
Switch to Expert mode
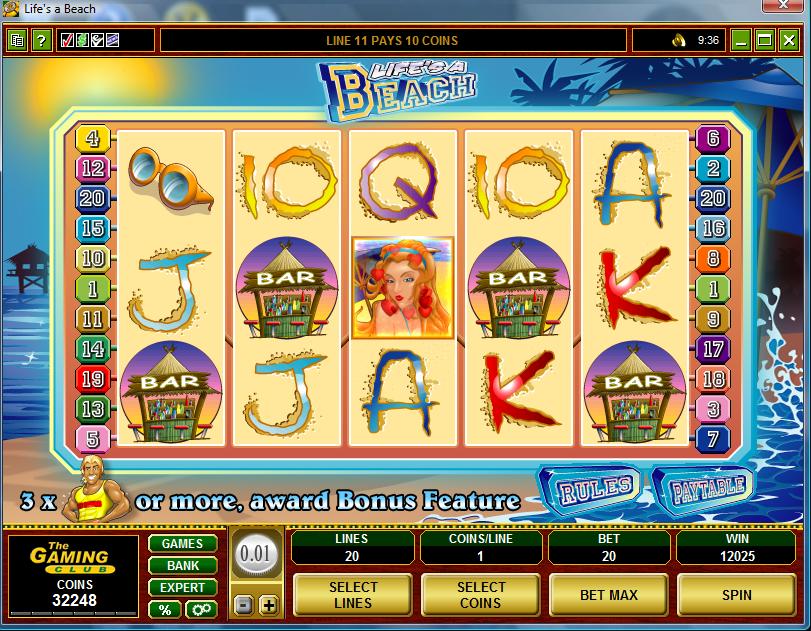pyautogui.click(x=182, y=588)
